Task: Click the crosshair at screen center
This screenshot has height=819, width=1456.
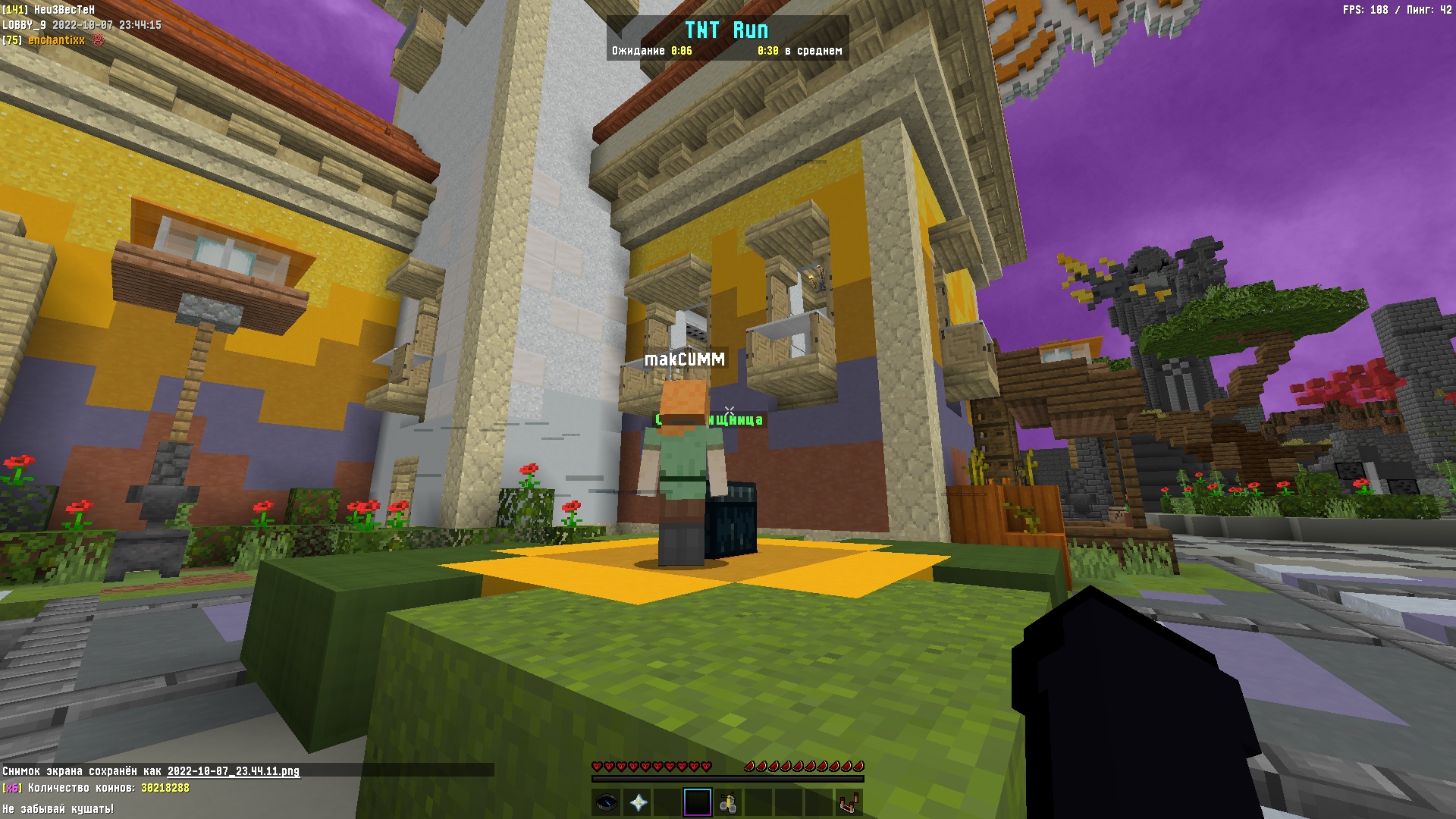Action: (728, 409)
